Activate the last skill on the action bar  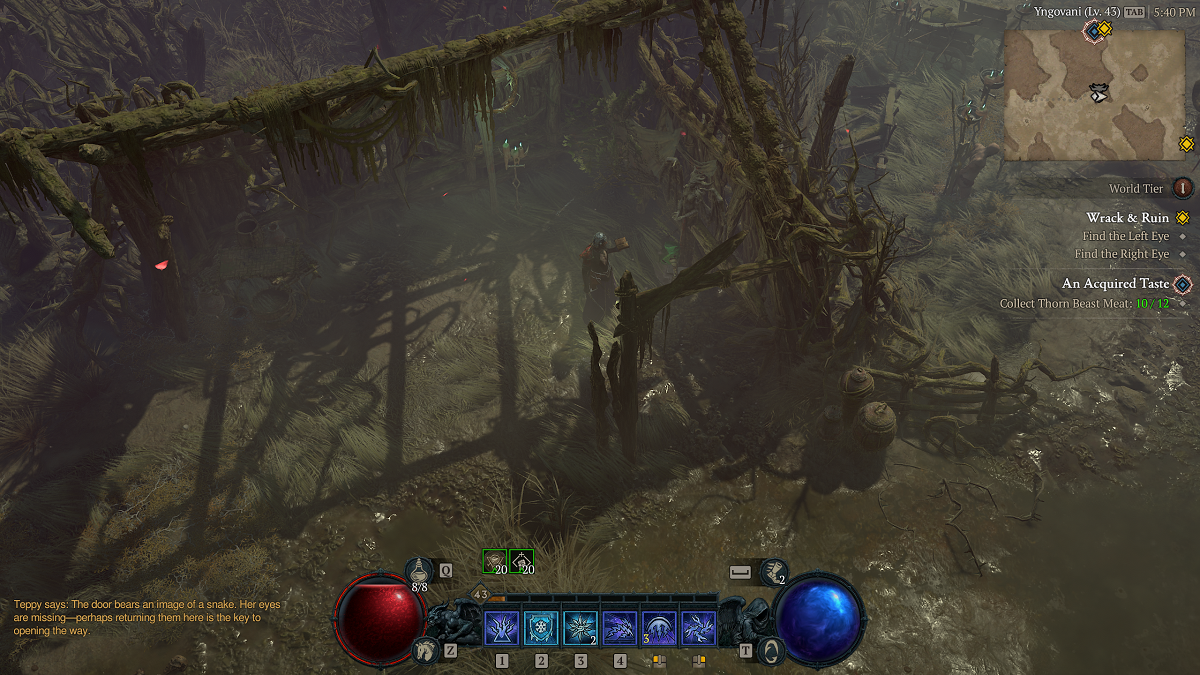tap(698, 629)
